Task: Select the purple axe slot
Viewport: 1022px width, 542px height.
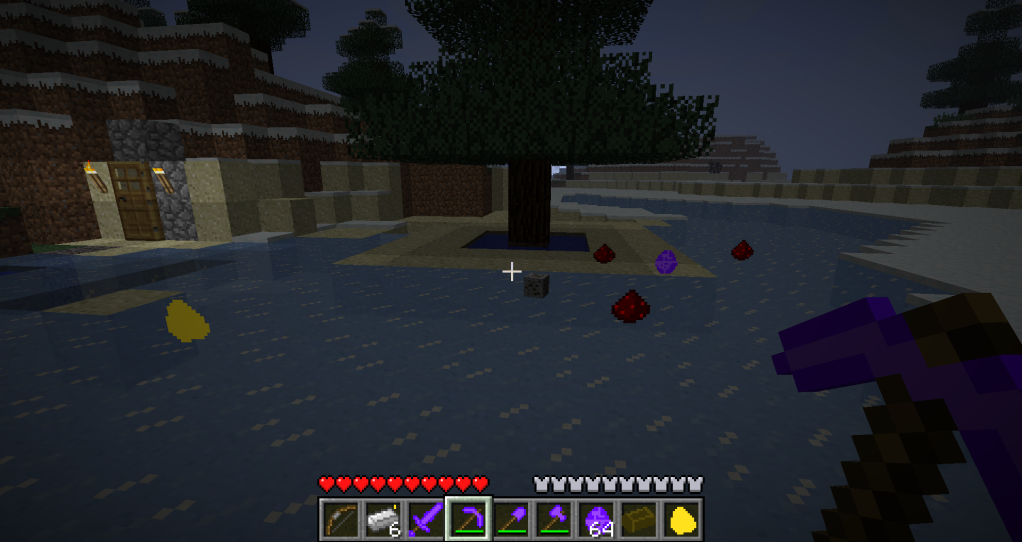Action: [x=554, y=518]
